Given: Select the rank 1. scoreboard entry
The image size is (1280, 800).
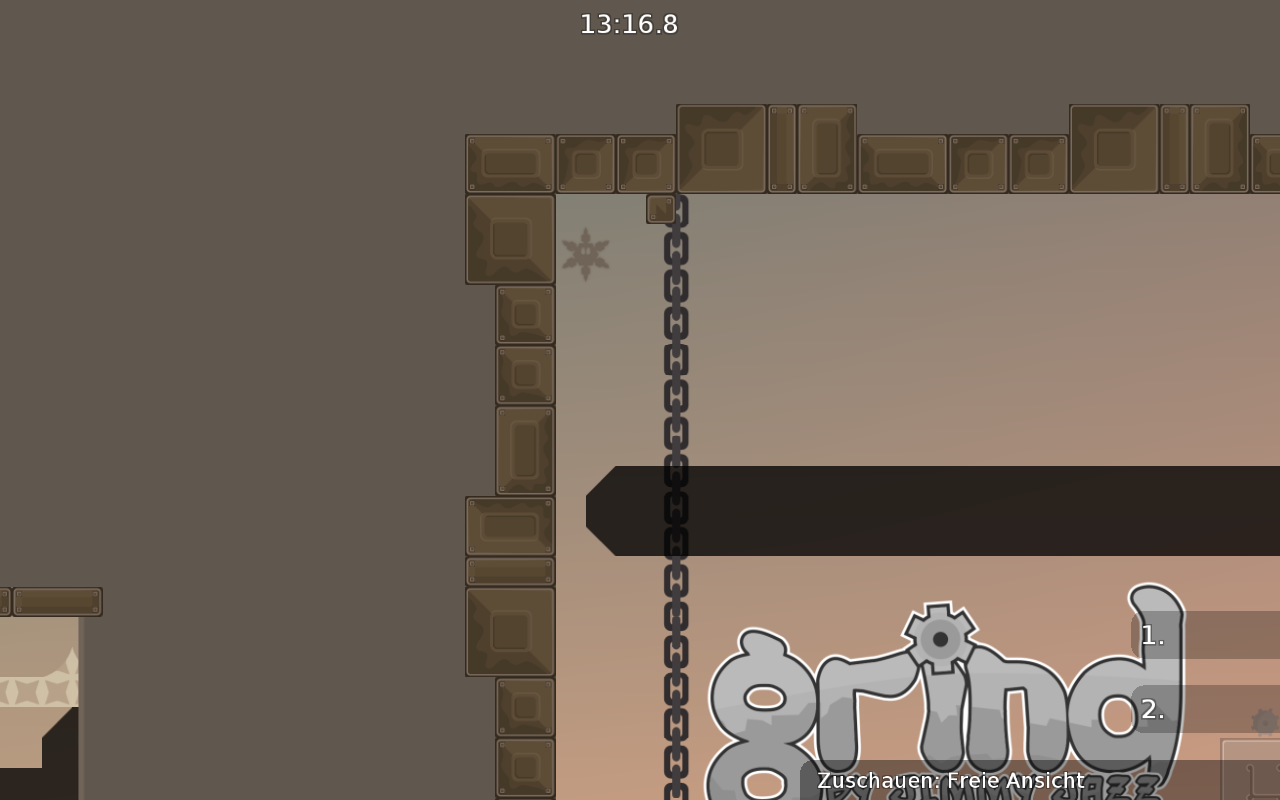Looking at the screenshot, I should pos(1152,636).
